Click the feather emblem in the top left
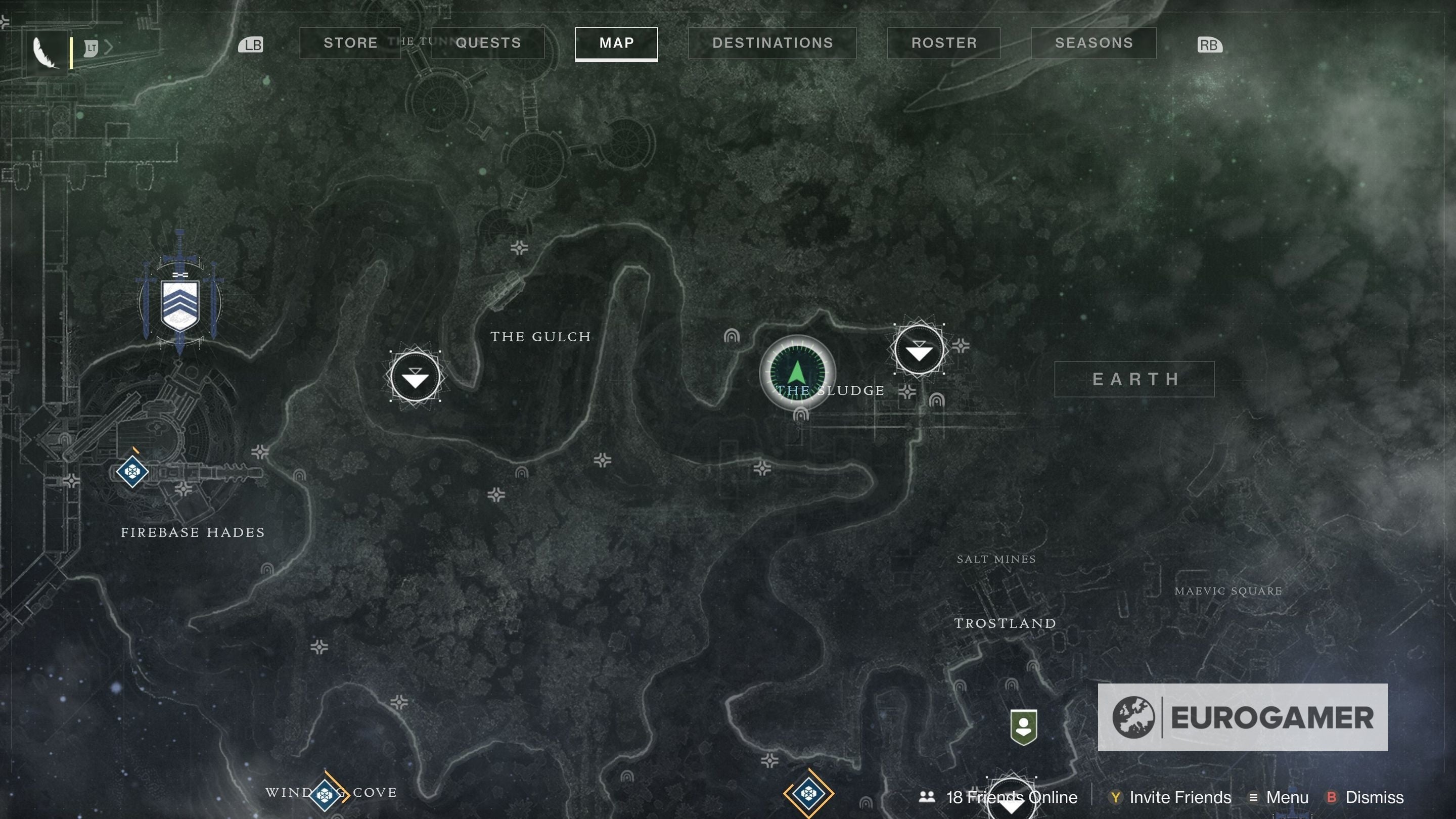The height and width of the screenshot is (819, 1456). point(47,51)
